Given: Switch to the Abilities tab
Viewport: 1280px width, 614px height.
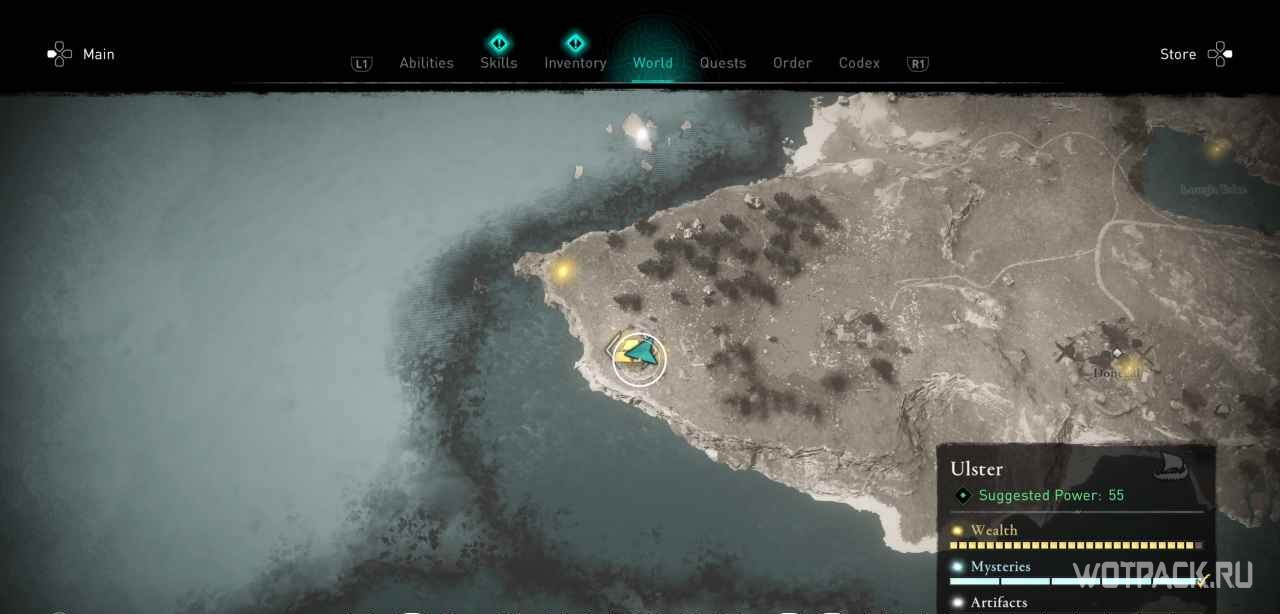Looking at the screenshot, I should pyautogui.click(x=426, y=63).
